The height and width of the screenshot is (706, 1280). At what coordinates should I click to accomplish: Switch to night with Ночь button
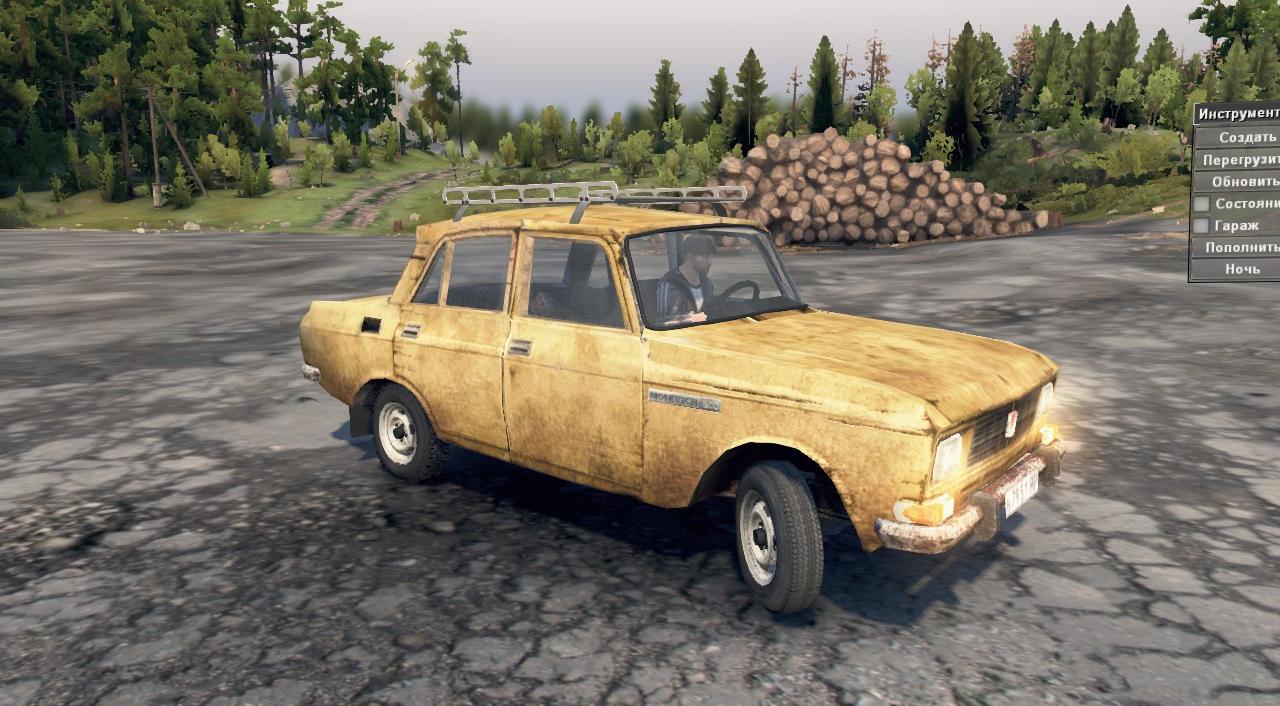click(x=1242, y=269)
